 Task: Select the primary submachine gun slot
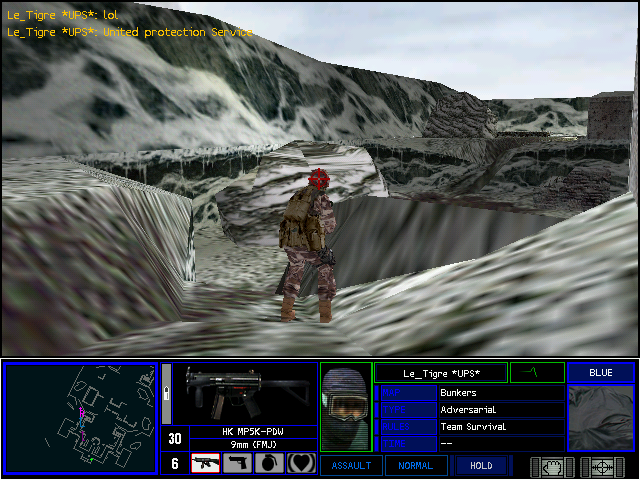tap(205, 464)
